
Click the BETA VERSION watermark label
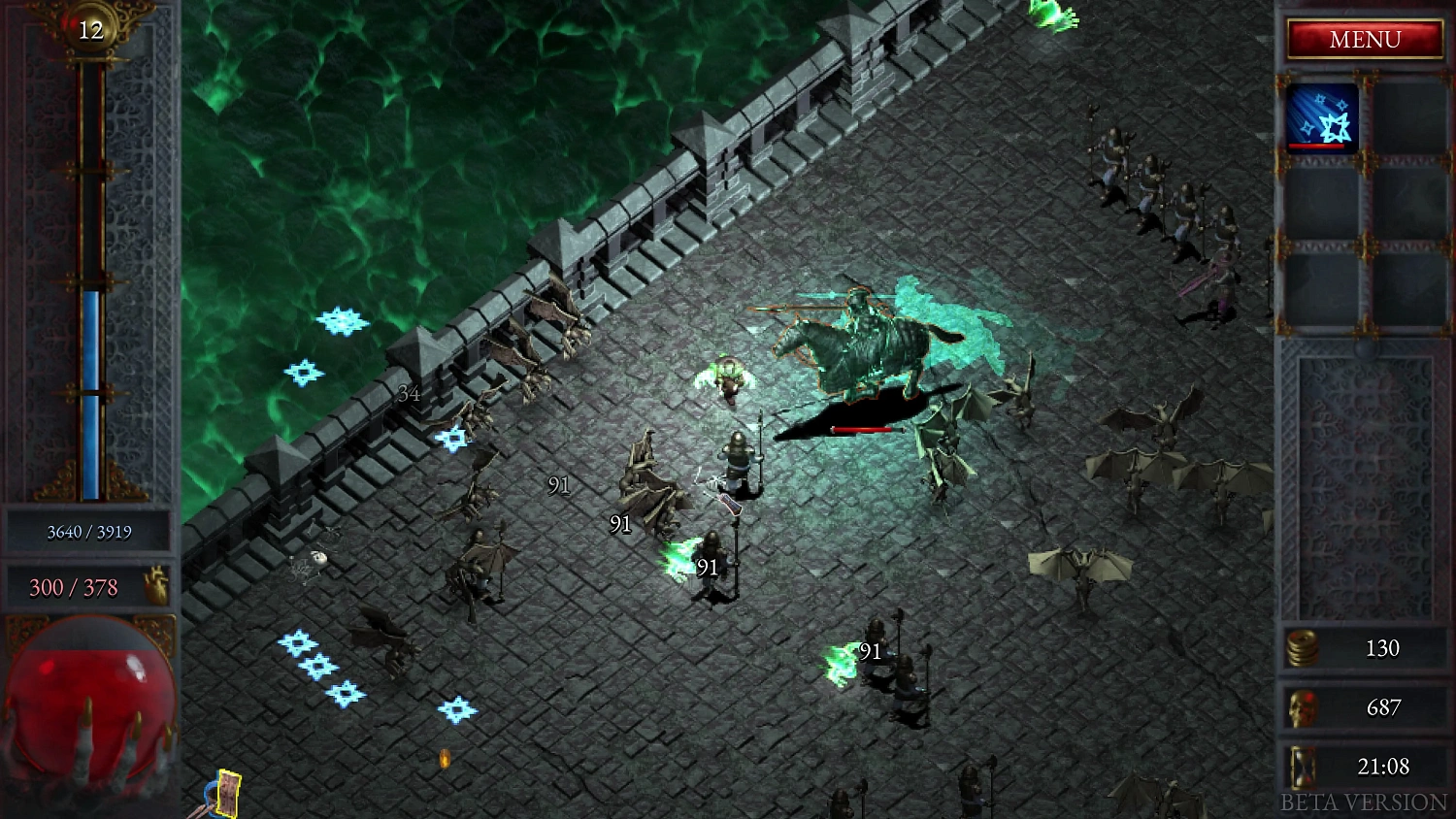[x=1363, y=802]
